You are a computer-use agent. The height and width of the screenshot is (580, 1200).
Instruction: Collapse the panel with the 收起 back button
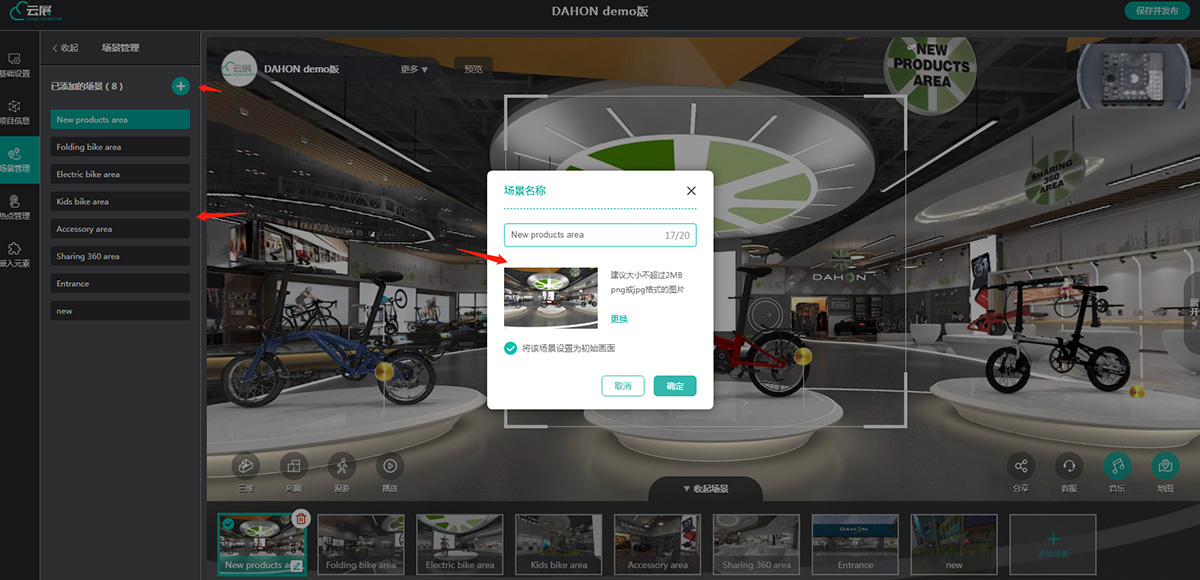pyautogui.click(x=64, y=47)
